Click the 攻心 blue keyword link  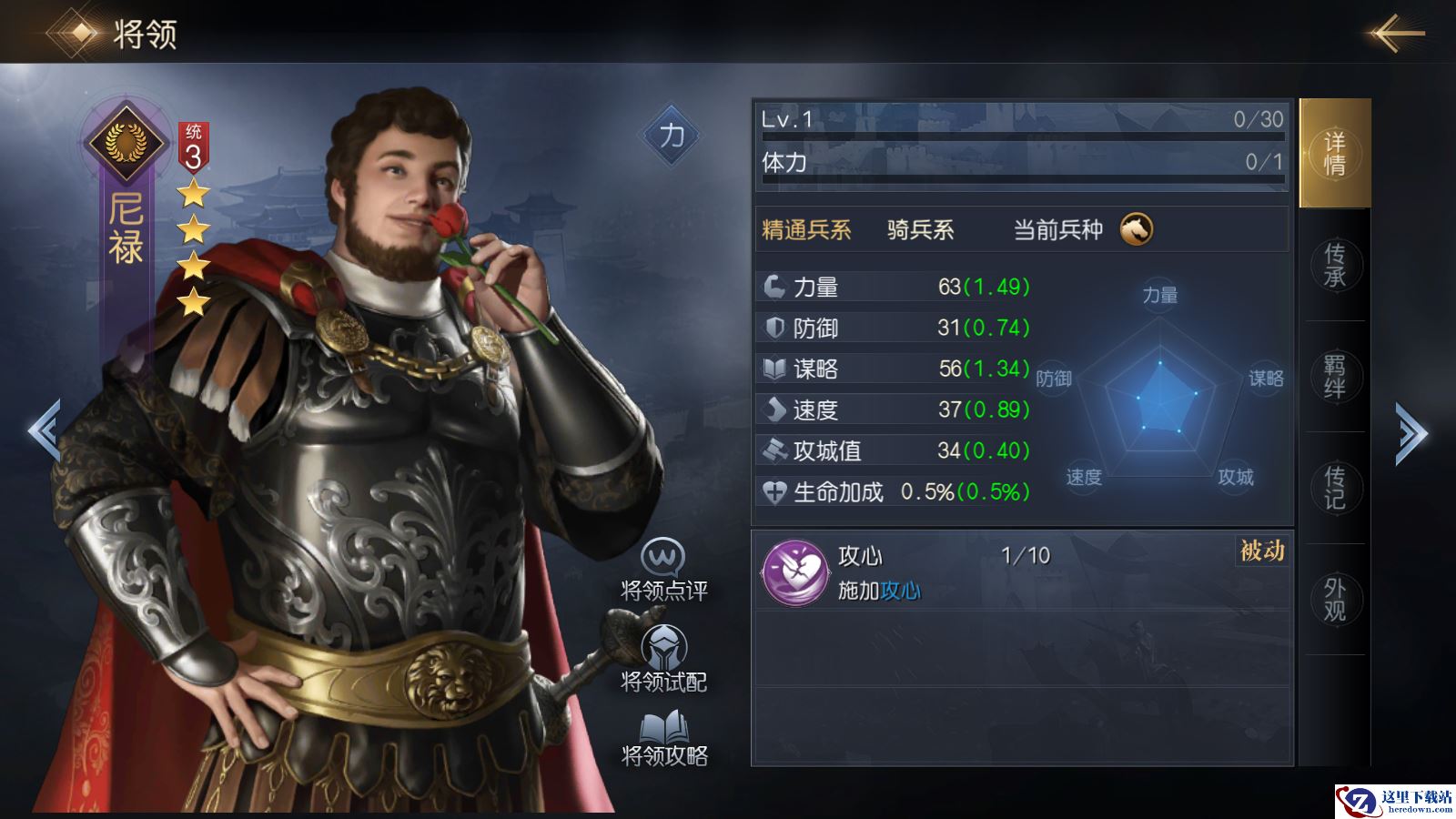[900, 591]
